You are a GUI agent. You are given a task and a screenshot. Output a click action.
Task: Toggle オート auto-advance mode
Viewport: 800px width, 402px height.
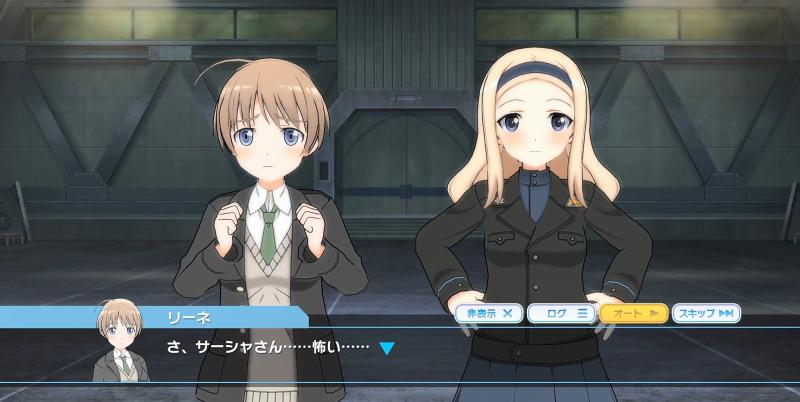click(634, 313)
